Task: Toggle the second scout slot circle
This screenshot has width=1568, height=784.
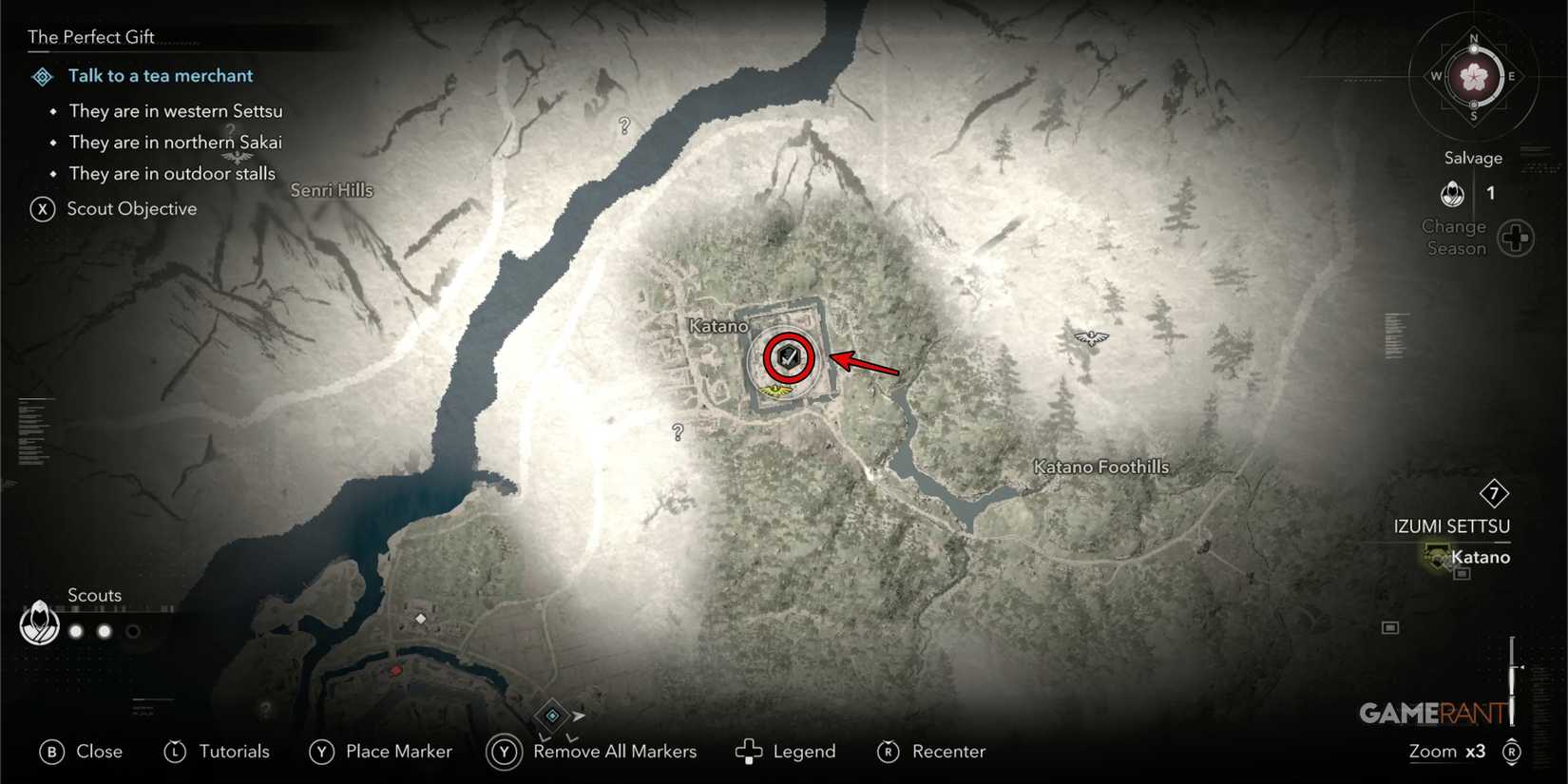Action: (x=104, y=630)
